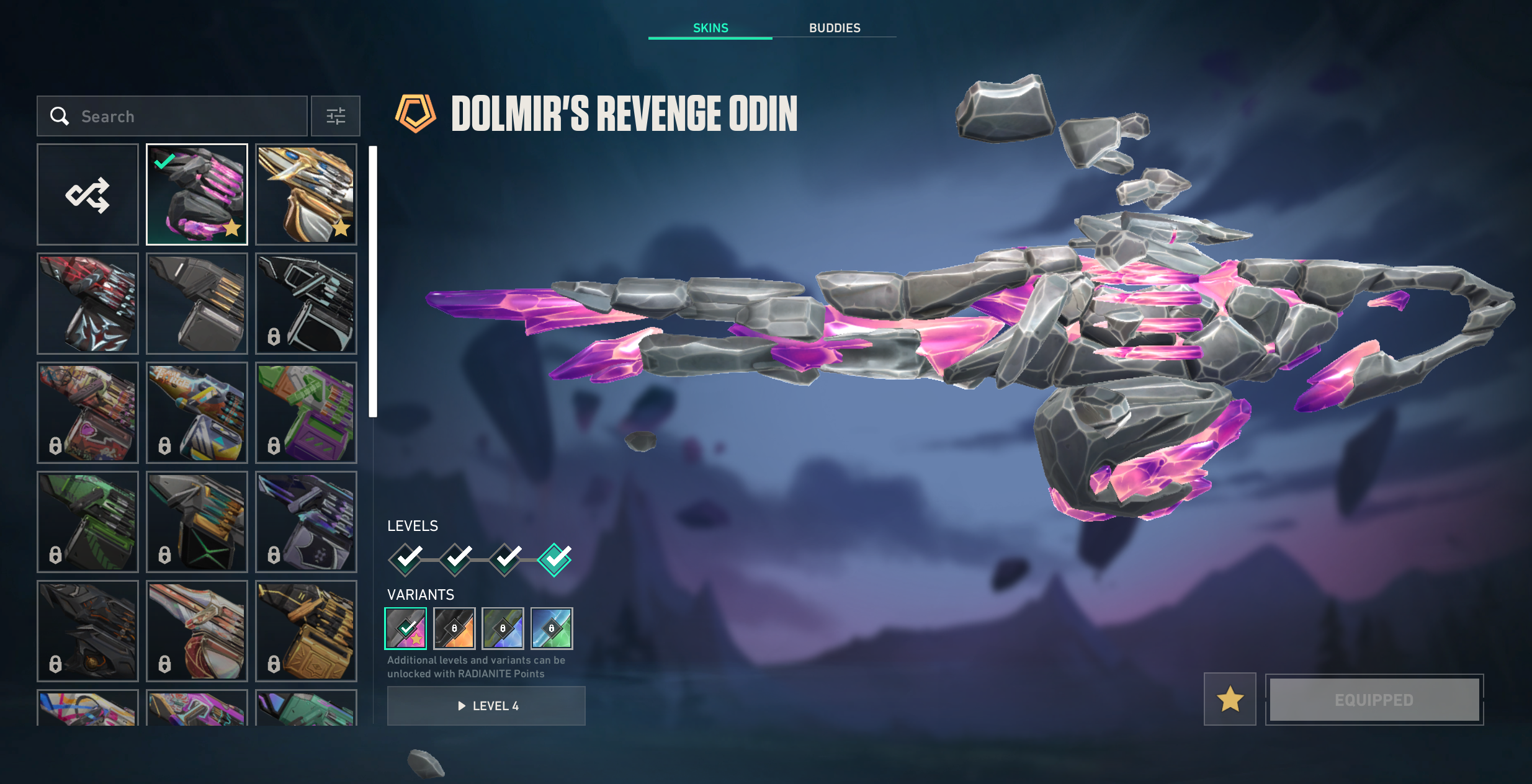
Task: Toggle the favorite star button
Action: click(x=1230, y=700)
